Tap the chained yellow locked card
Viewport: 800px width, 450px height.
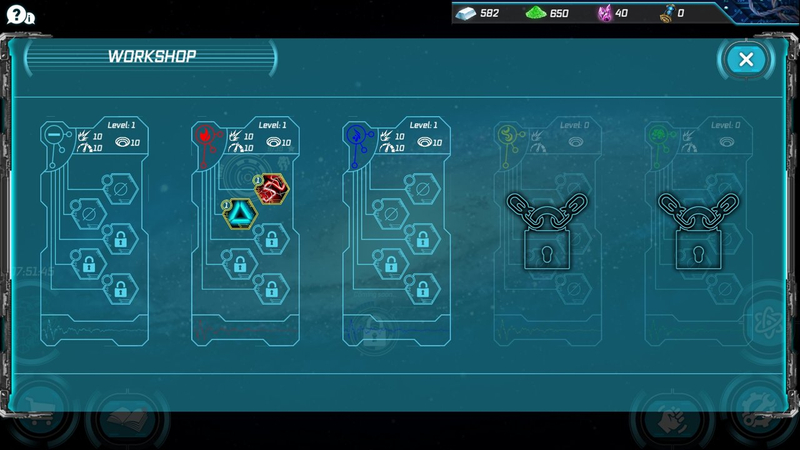point(547,230)
